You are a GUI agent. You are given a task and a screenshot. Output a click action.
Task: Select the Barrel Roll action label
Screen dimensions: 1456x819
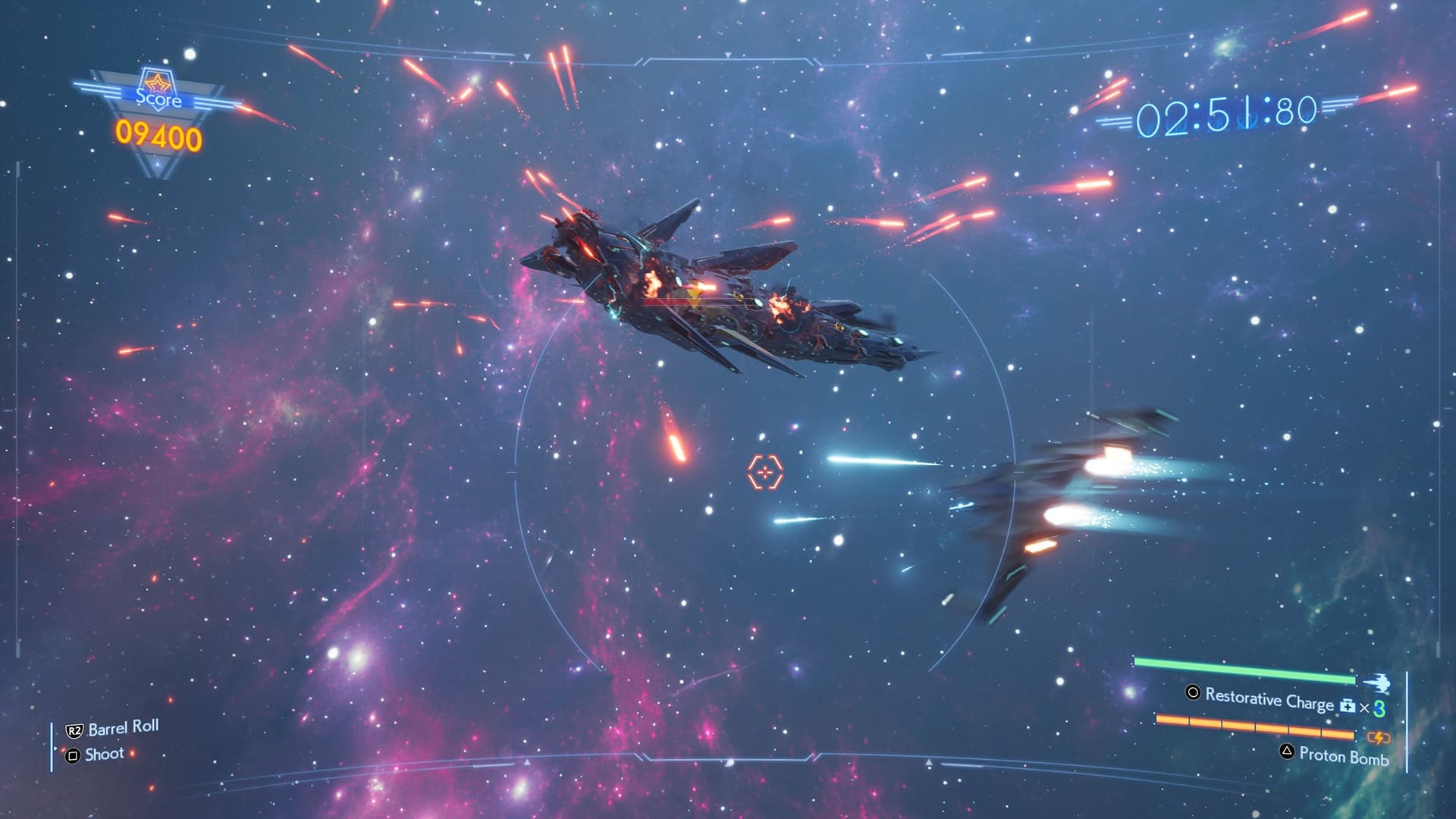(123, 728)
